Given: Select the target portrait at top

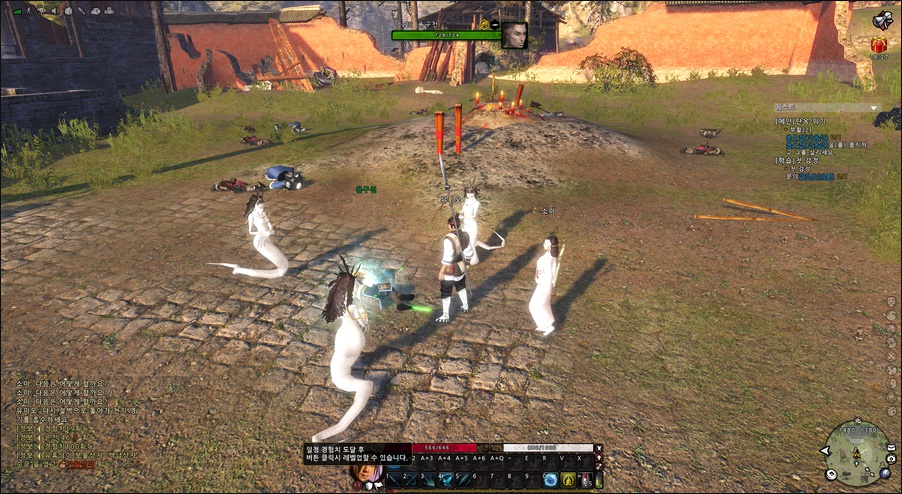Looking at the screenshot, I should tap(514, 34).
